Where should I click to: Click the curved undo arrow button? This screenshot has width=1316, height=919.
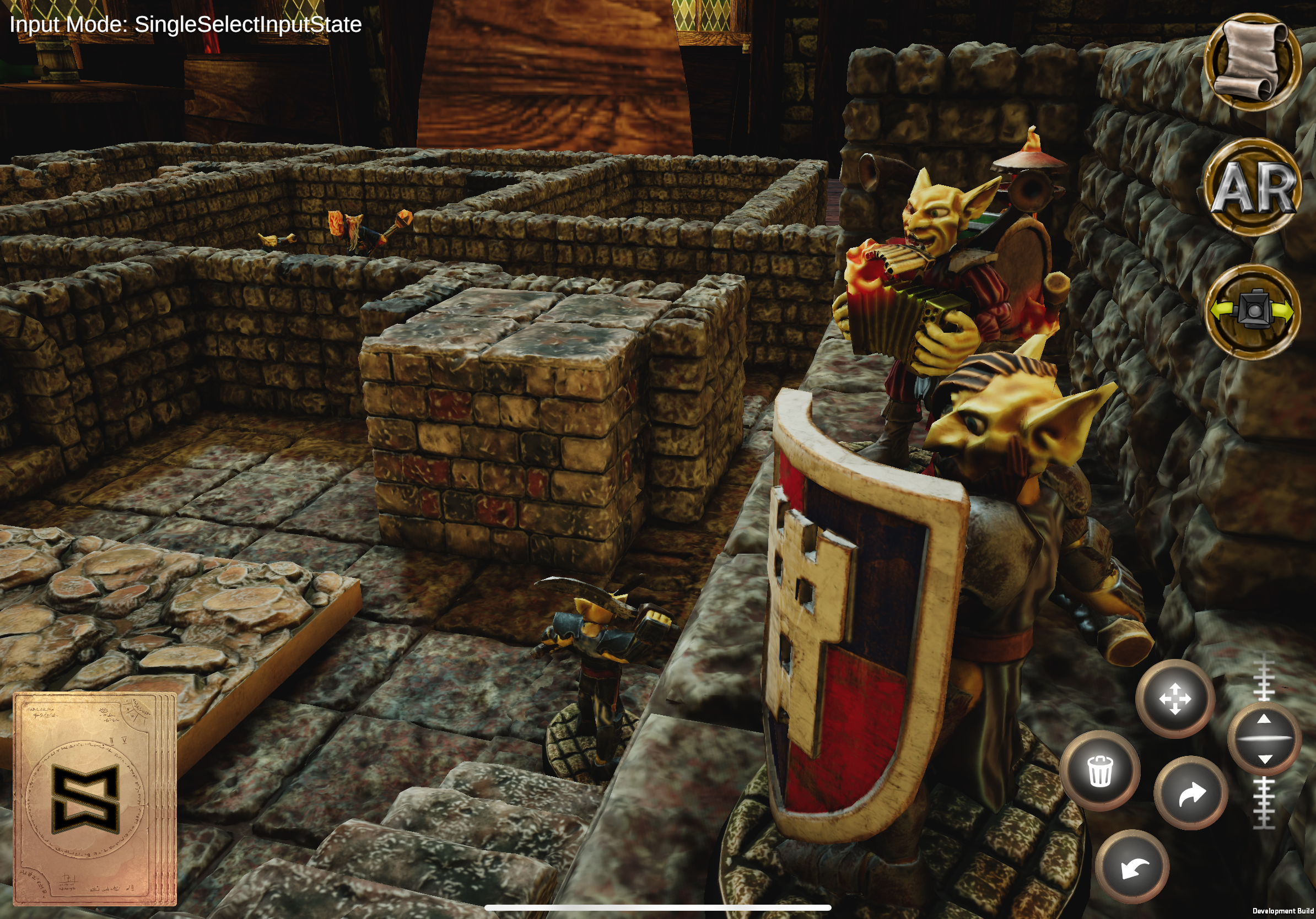[1132, 867]
